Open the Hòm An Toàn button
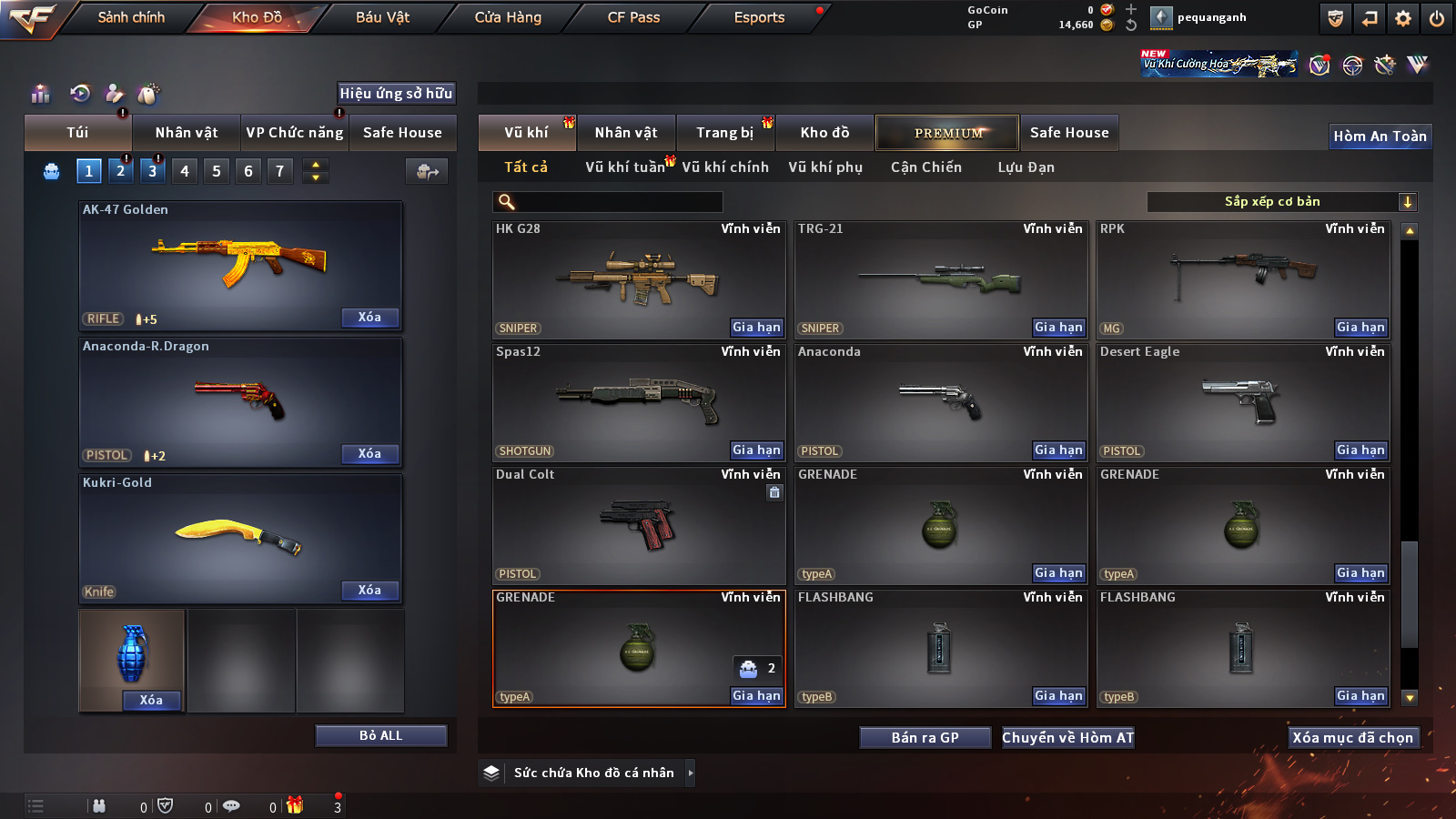Image resolution: width=1456 pixels, height=819 pixels. point(1380,136)
